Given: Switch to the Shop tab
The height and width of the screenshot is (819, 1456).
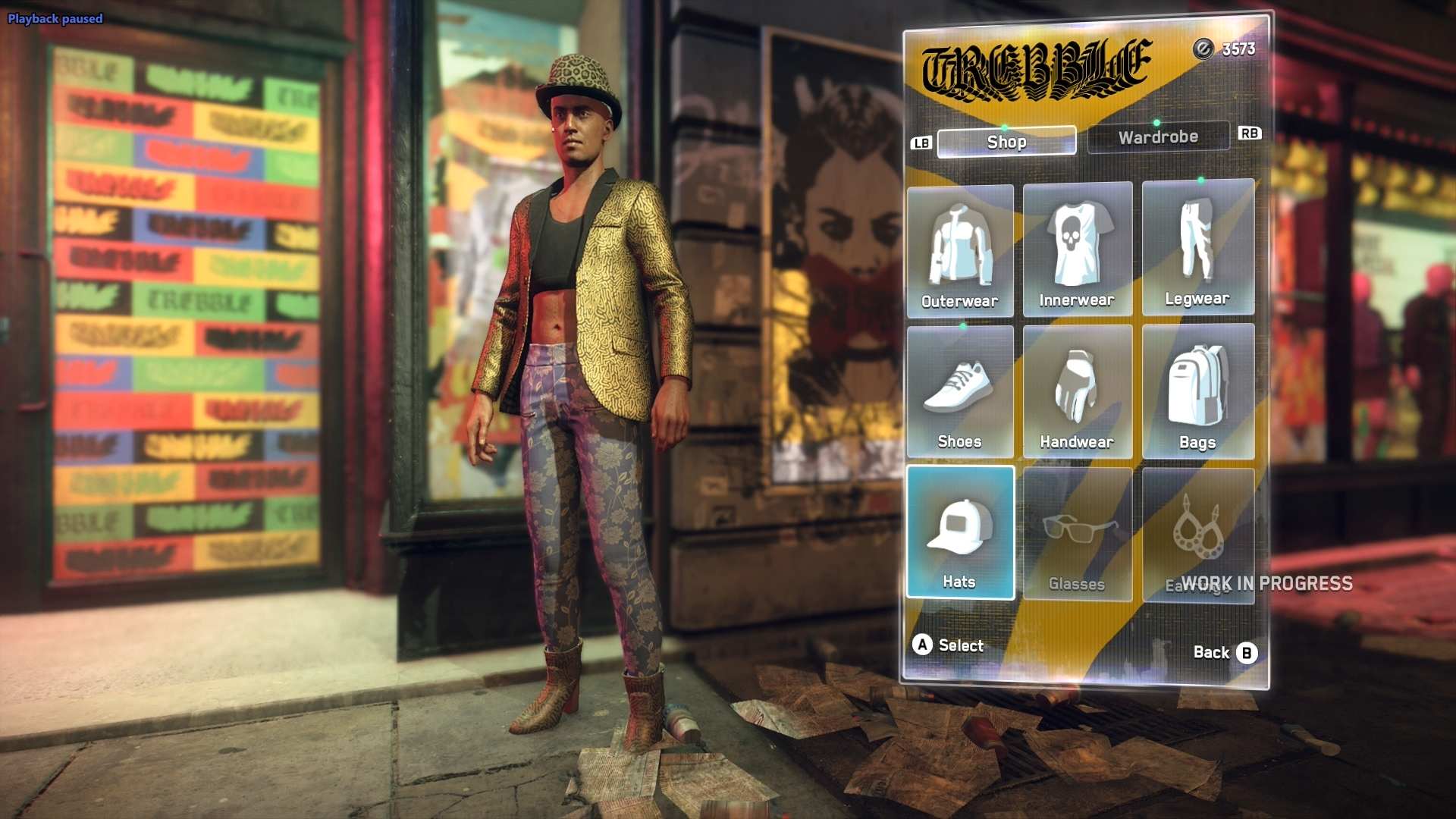Looking at the screenshot, I should (x=1006, y=142).
